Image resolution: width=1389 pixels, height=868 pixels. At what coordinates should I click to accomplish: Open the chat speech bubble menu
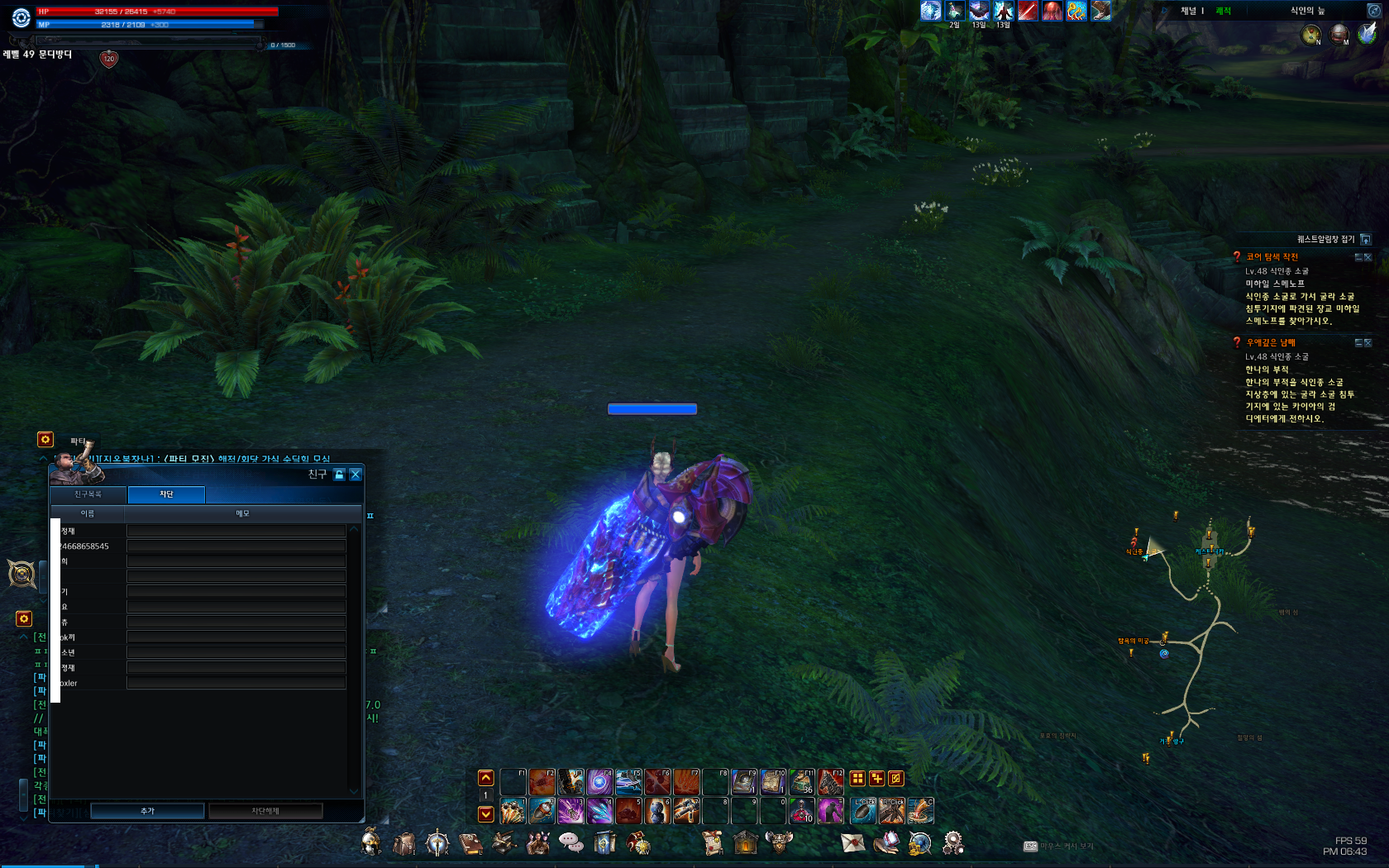point(570,842)
